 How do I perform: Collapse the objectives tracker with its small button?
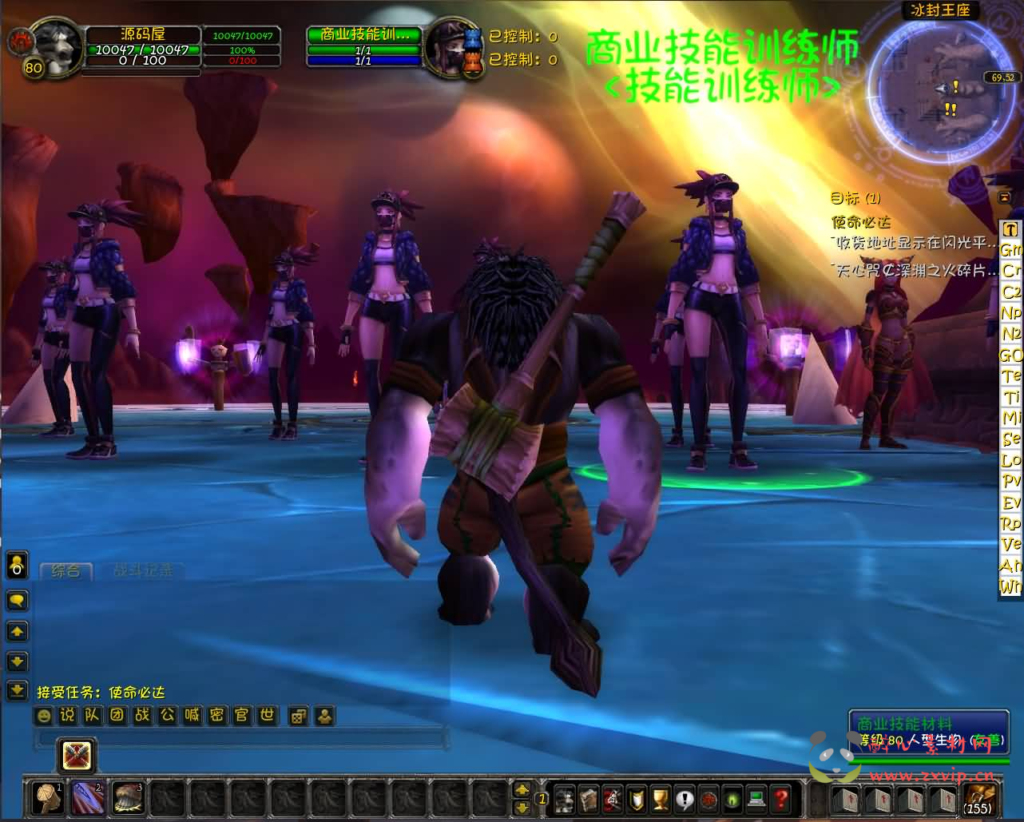[x=1004, y=197]
